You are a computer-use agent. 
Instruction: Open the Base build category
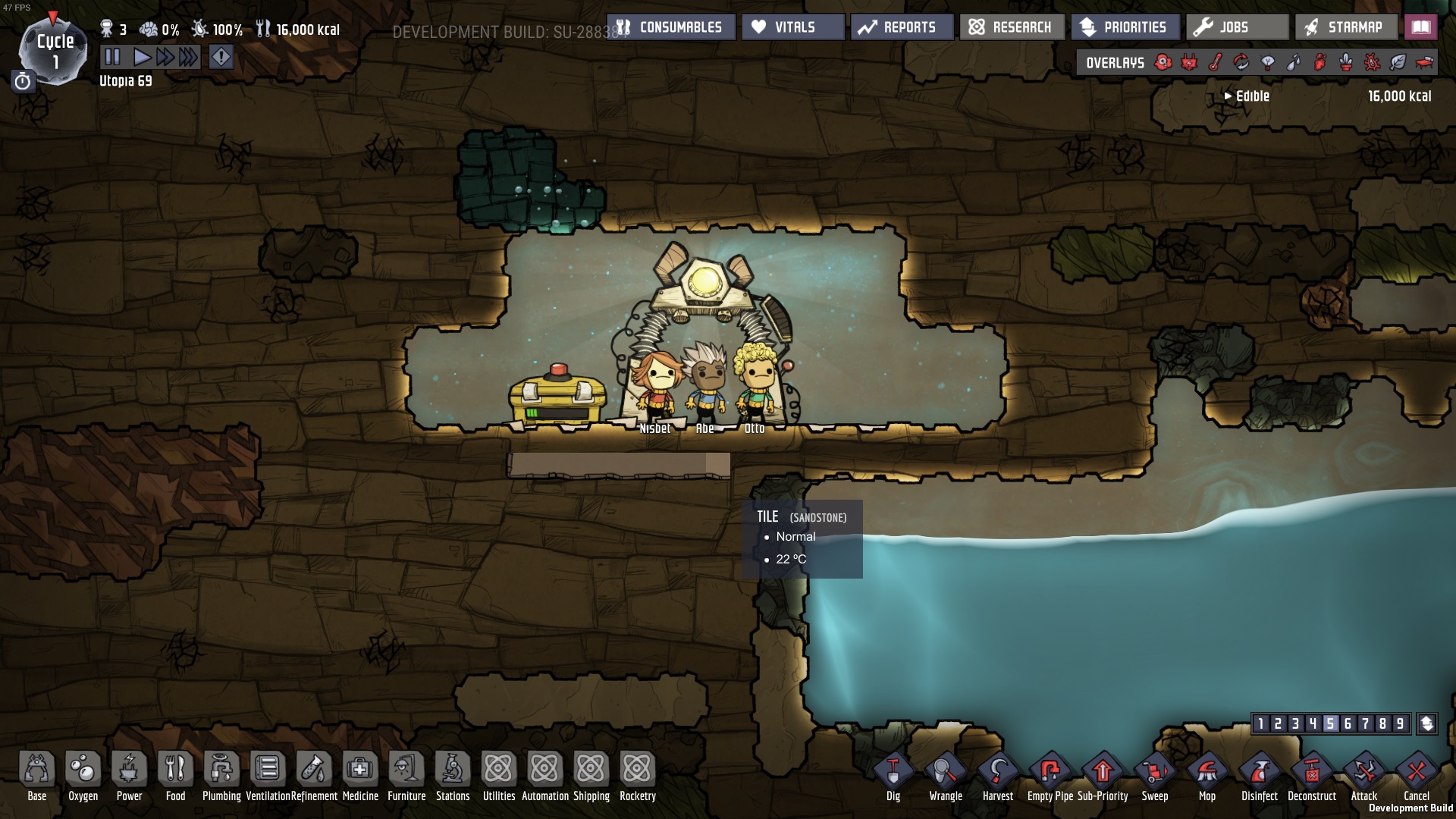point(36,772)
